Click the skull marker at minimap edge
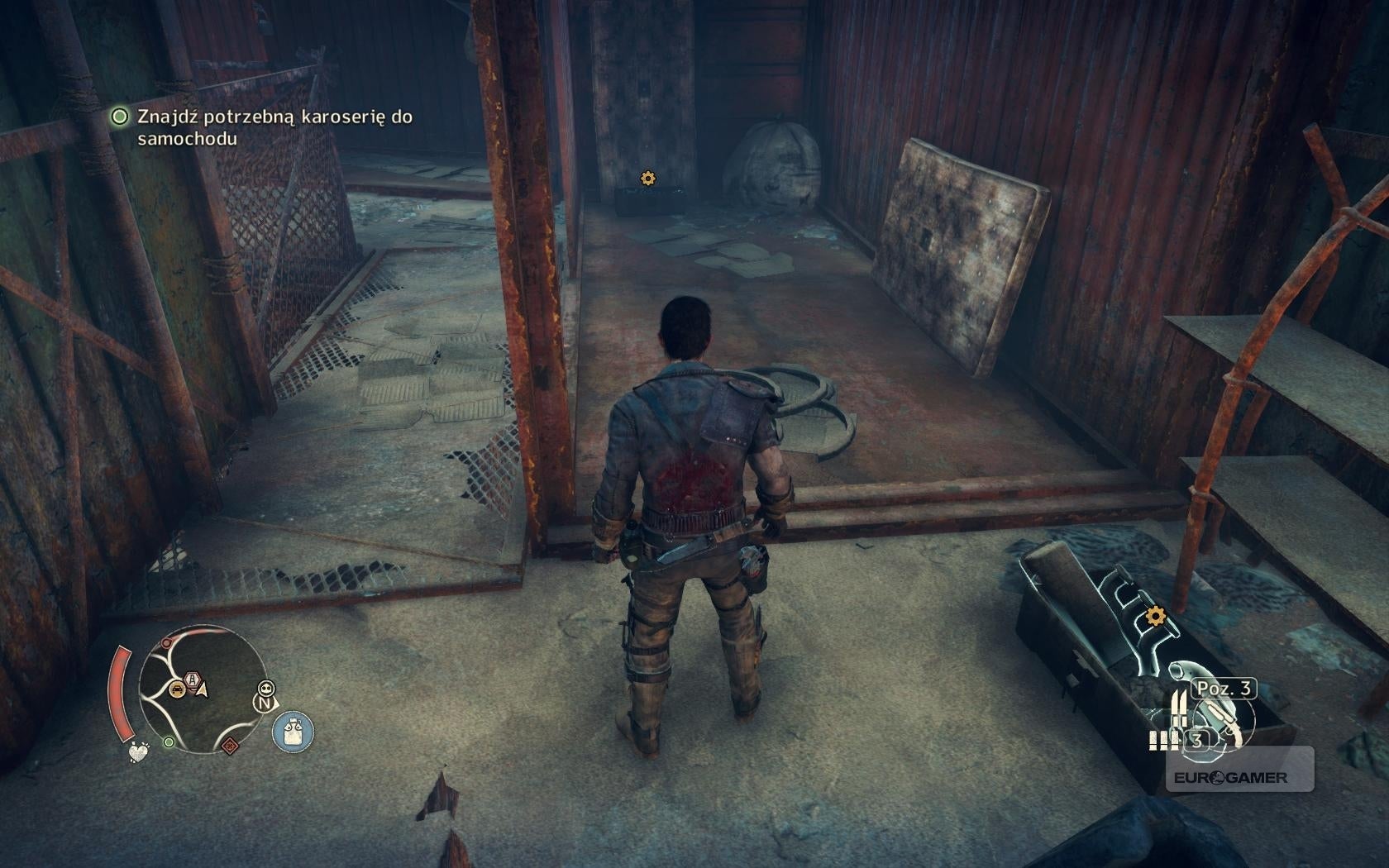The width and height of the screenshot is (1389, 868). point(265,688)
